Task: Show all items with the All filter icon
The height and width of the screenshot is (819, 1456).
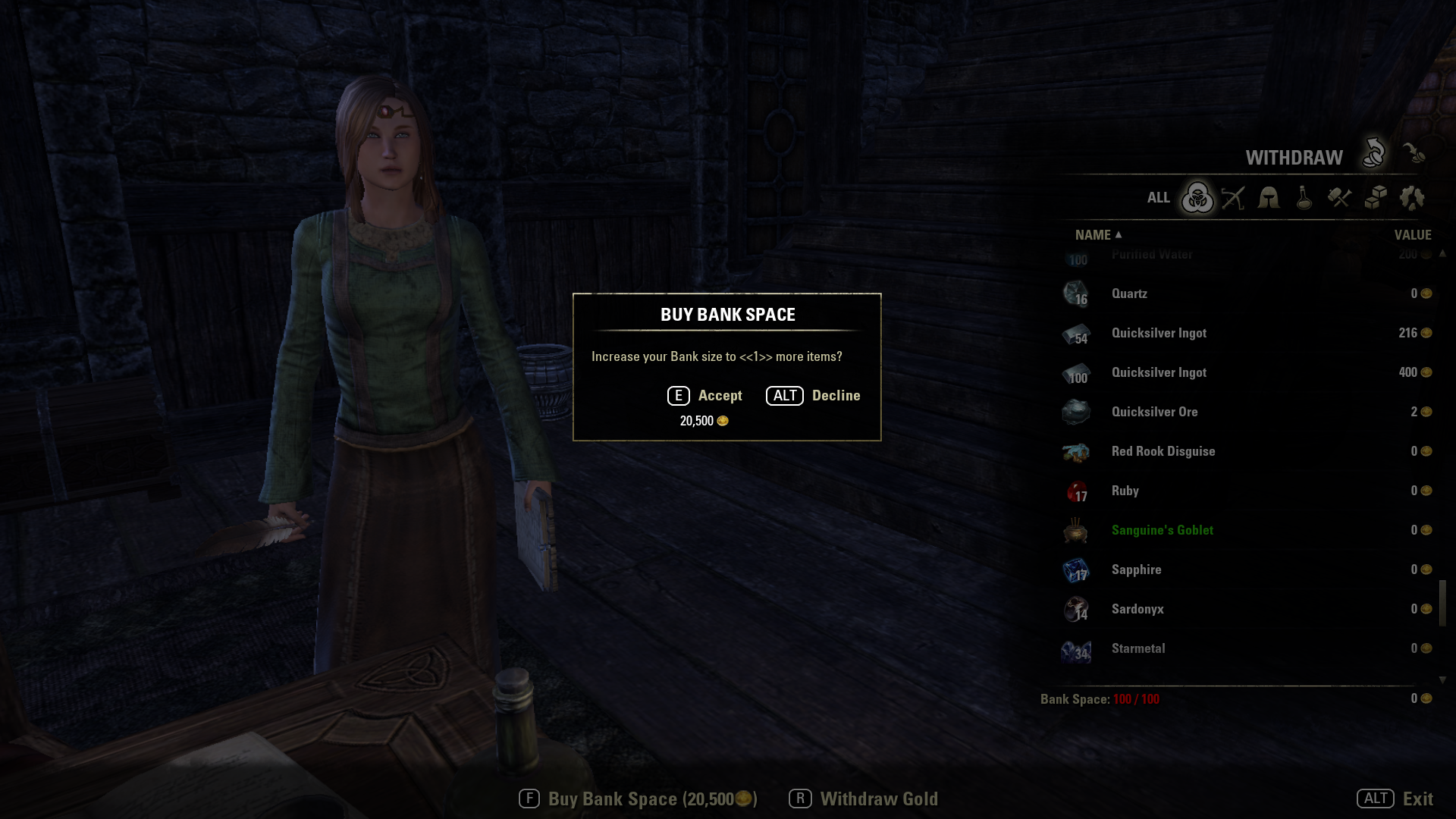Action: pos(1197,198)
